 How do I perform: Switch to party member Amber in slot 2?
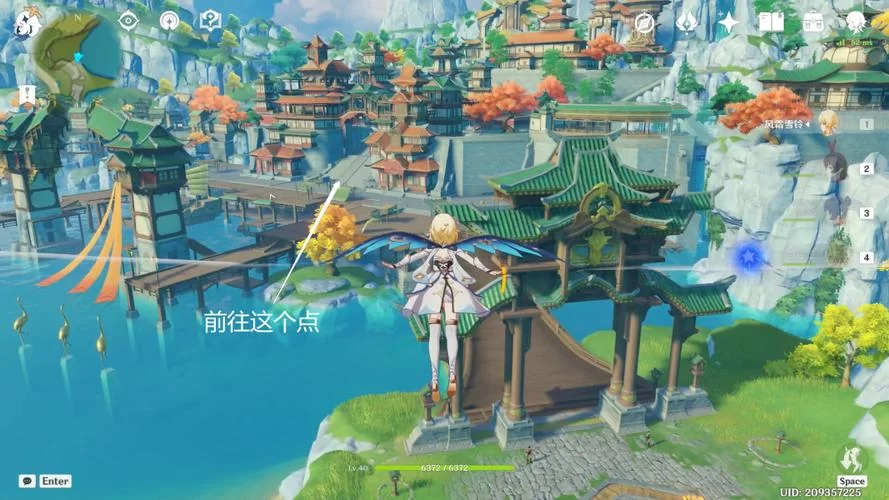coord(835,167)
